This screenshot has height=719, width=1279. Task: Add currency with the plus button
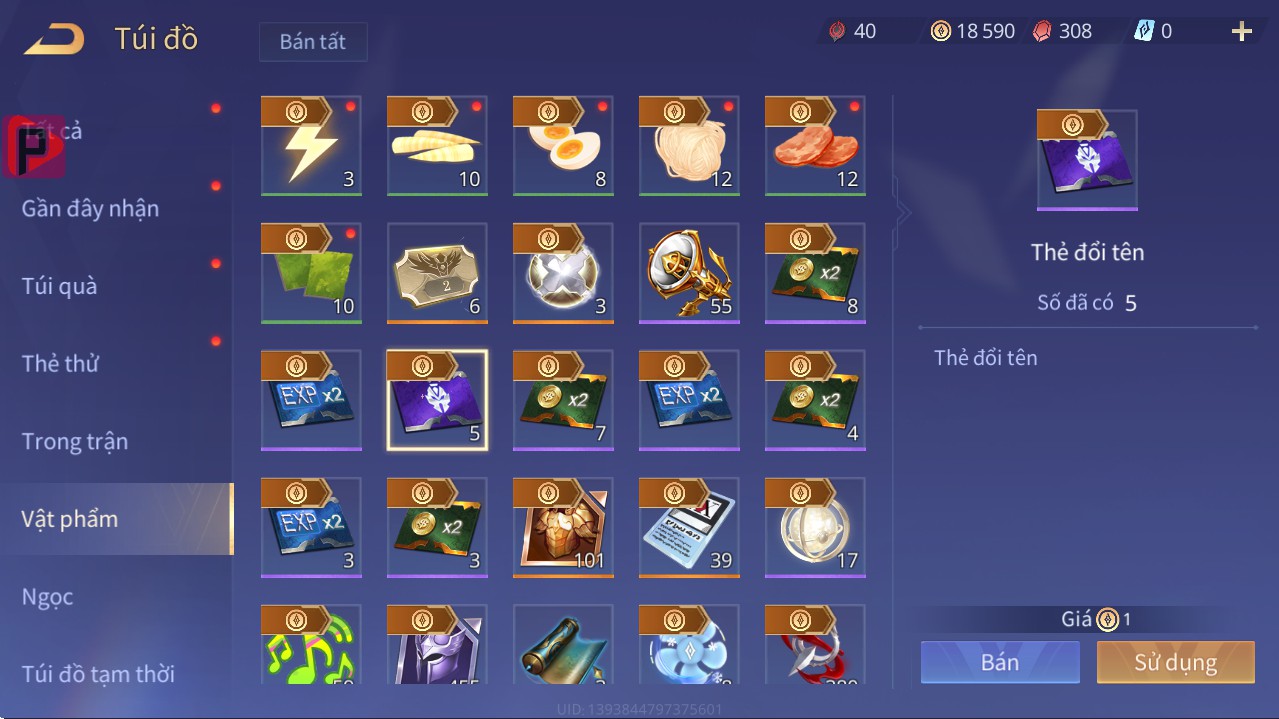(1242, 32)
